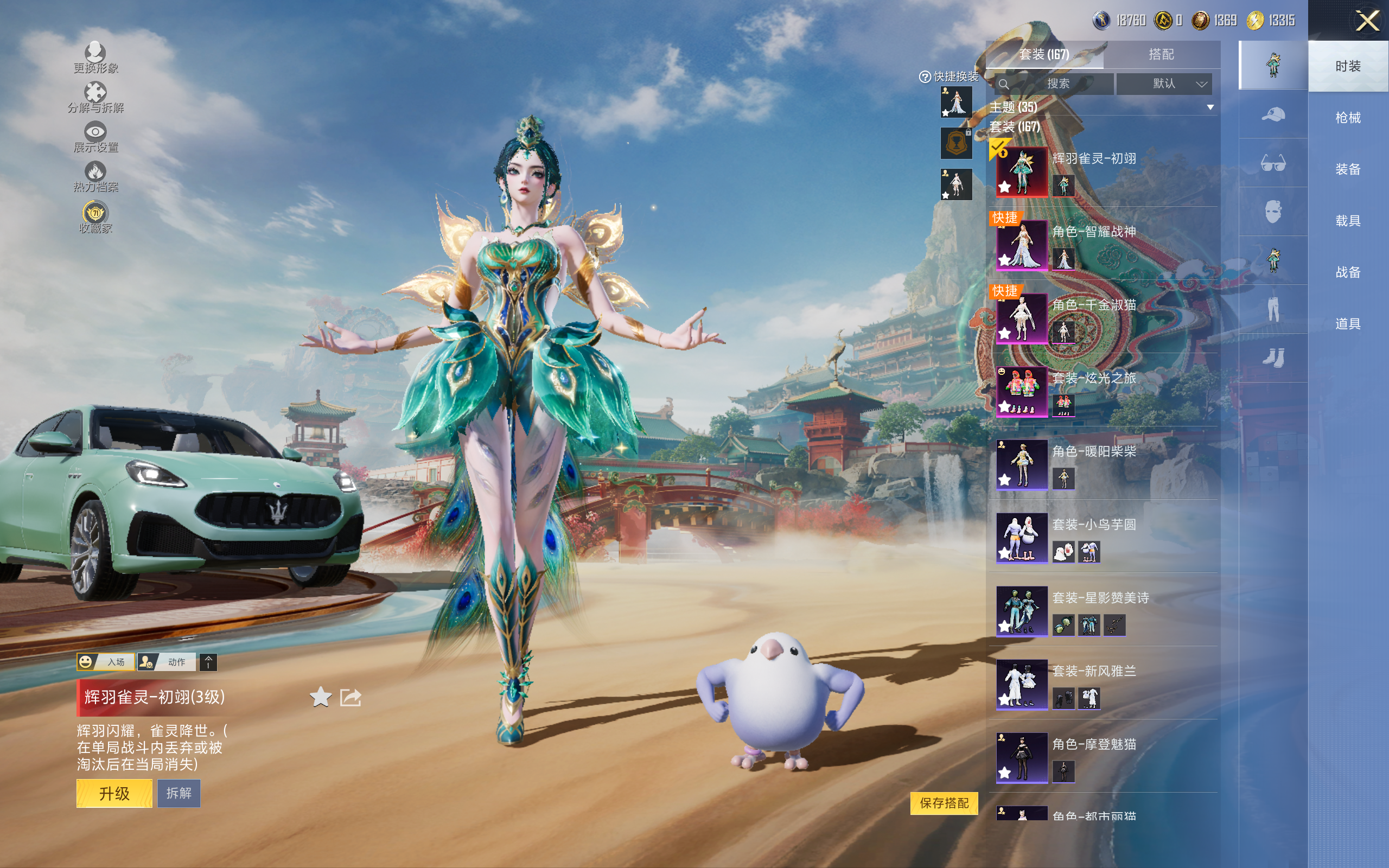Expand the 主题 (35) theme section

tap(1209, 107)
